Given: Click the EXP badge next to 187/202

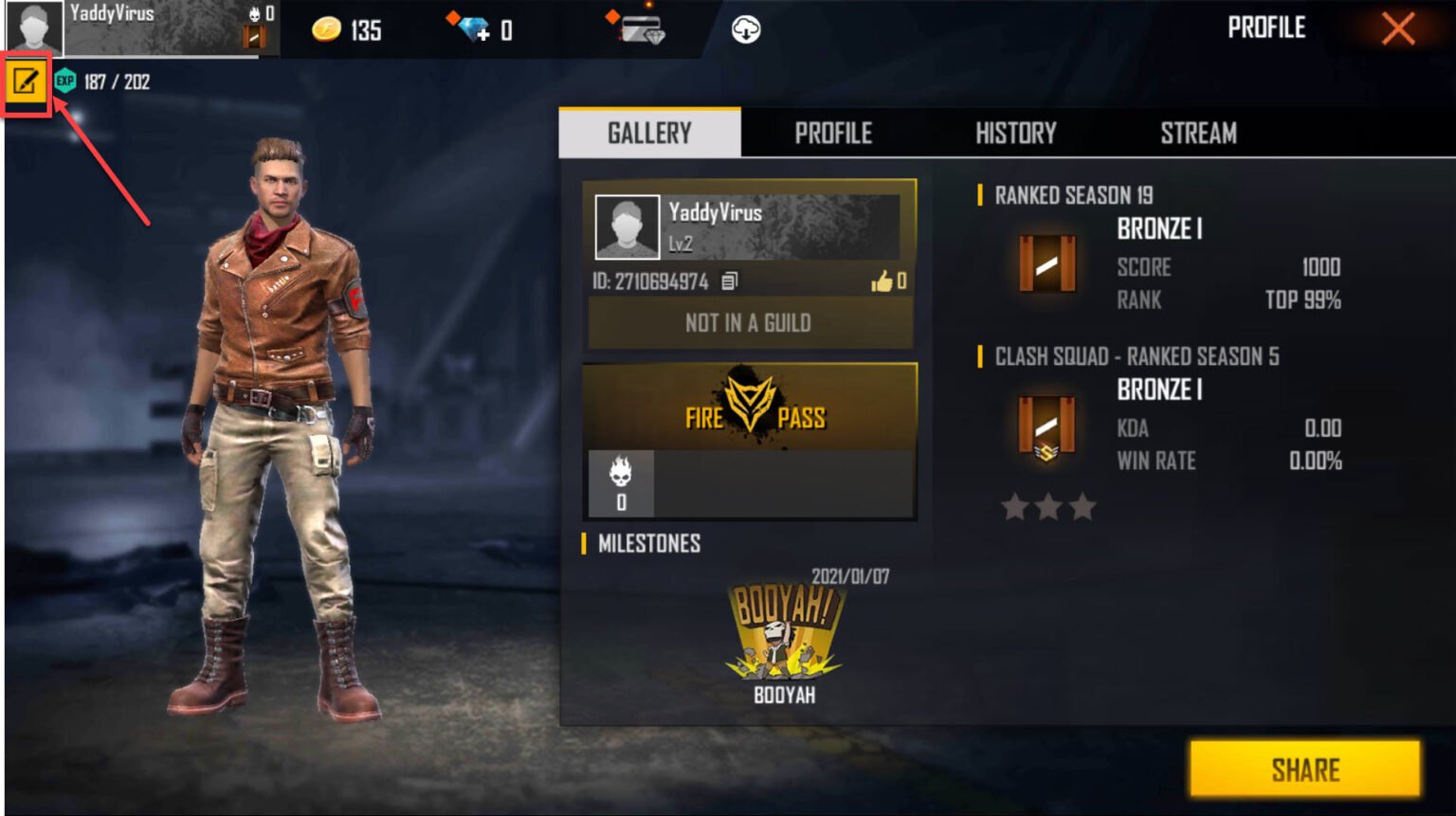Looking at the screenshot, I should (64, 82).
